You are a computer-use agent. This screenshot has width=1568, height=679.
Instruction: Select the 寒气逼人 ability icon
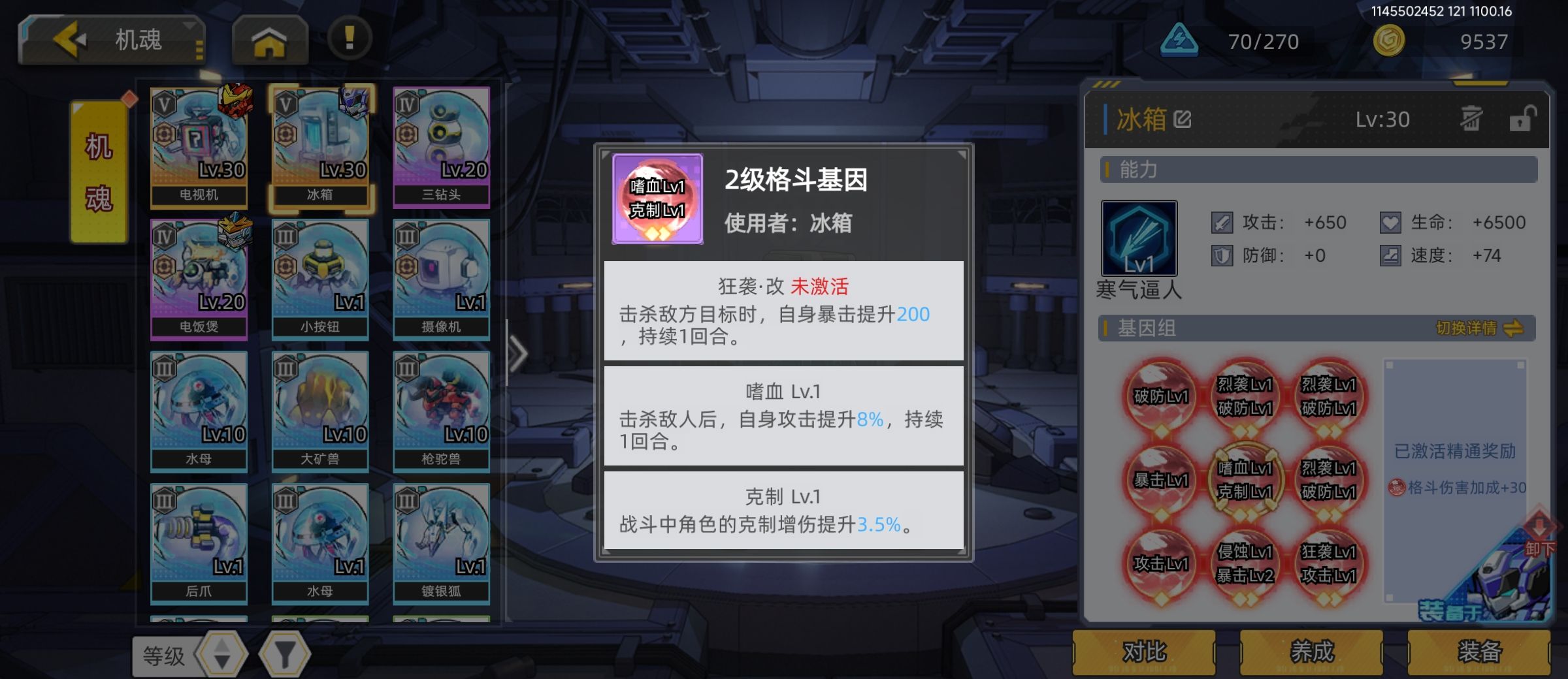click(x=1139, y=238)
